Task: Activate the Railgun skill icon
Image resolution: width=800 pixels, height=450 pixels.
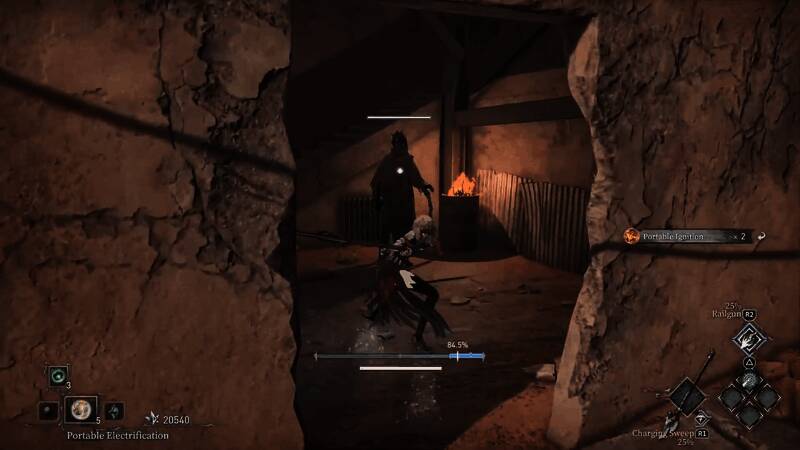Action: (749, 338)
